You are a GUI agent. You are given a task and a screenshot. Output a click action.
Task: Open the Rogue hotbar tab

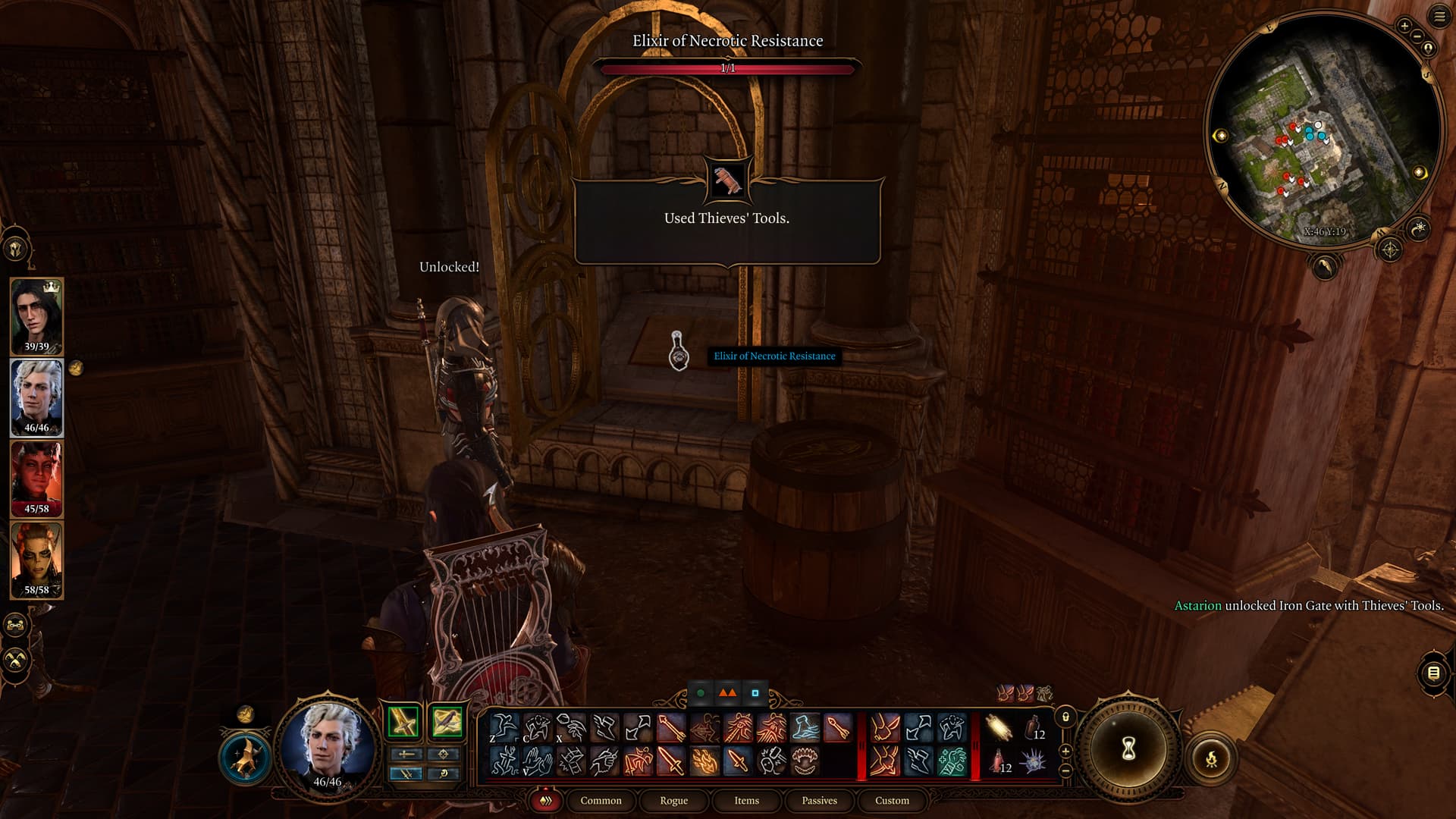click(673, 801)
